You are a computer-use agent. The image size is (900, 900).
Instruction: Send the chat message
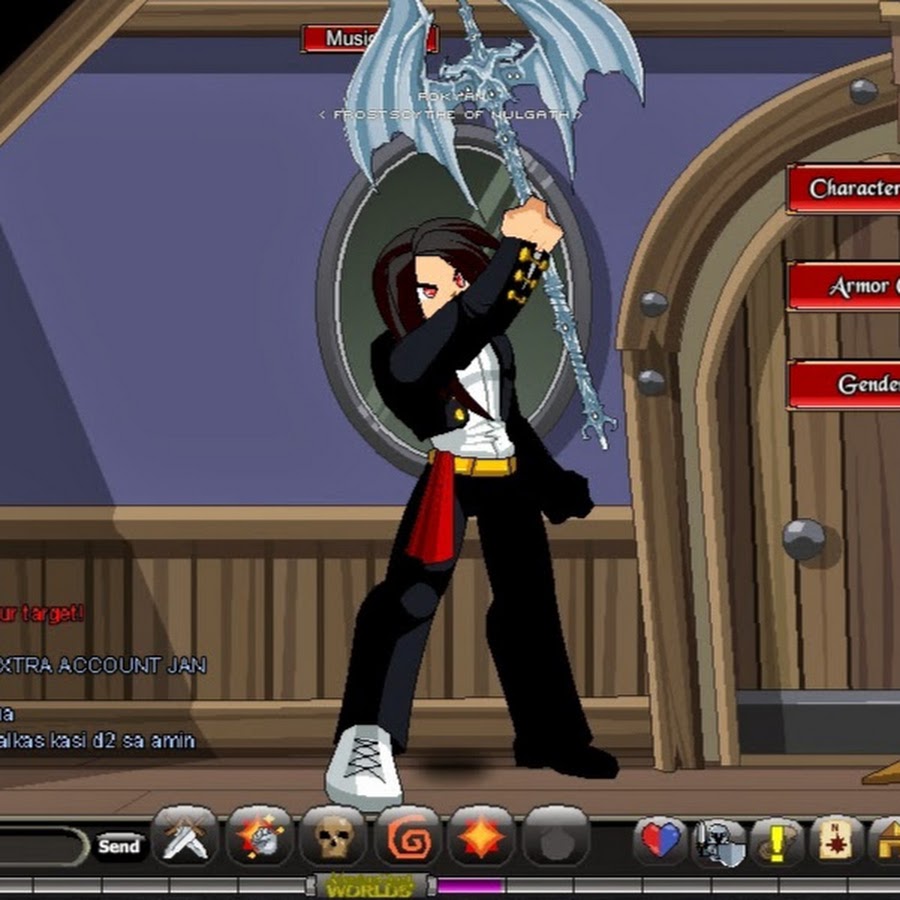click(x=119, y=846)
